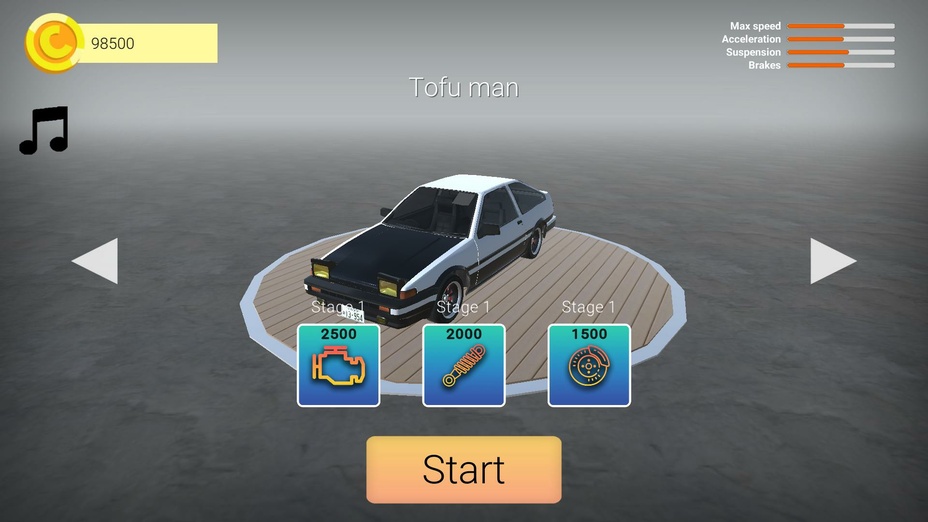Viewport: 928px width, 522px height.
Task: Select the 1500 brakes upgrade
Action: pyautogui.click(x=589, y=365)
